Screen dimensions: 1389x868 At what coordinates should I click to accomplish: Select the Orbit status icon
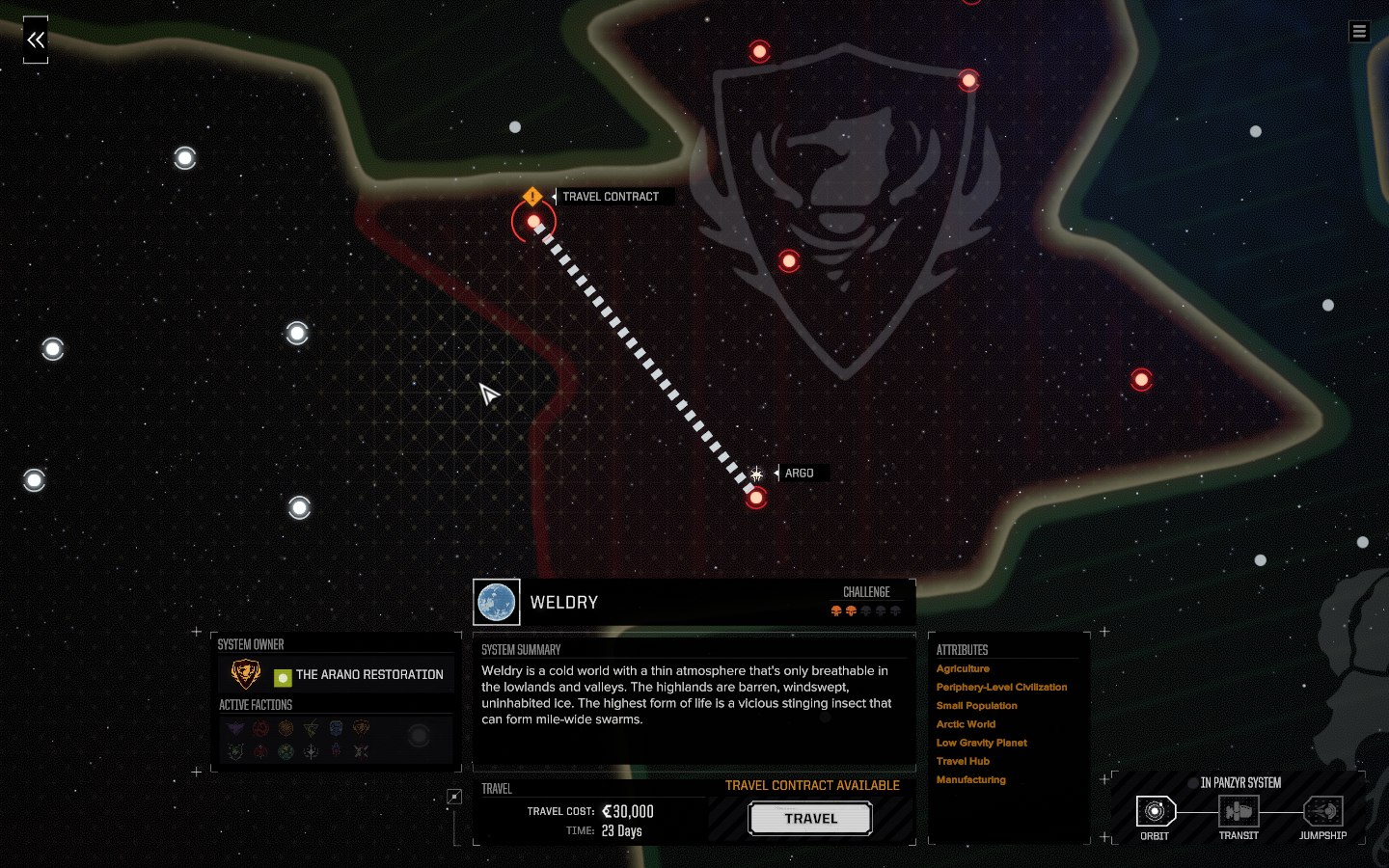click(1155, 811)
